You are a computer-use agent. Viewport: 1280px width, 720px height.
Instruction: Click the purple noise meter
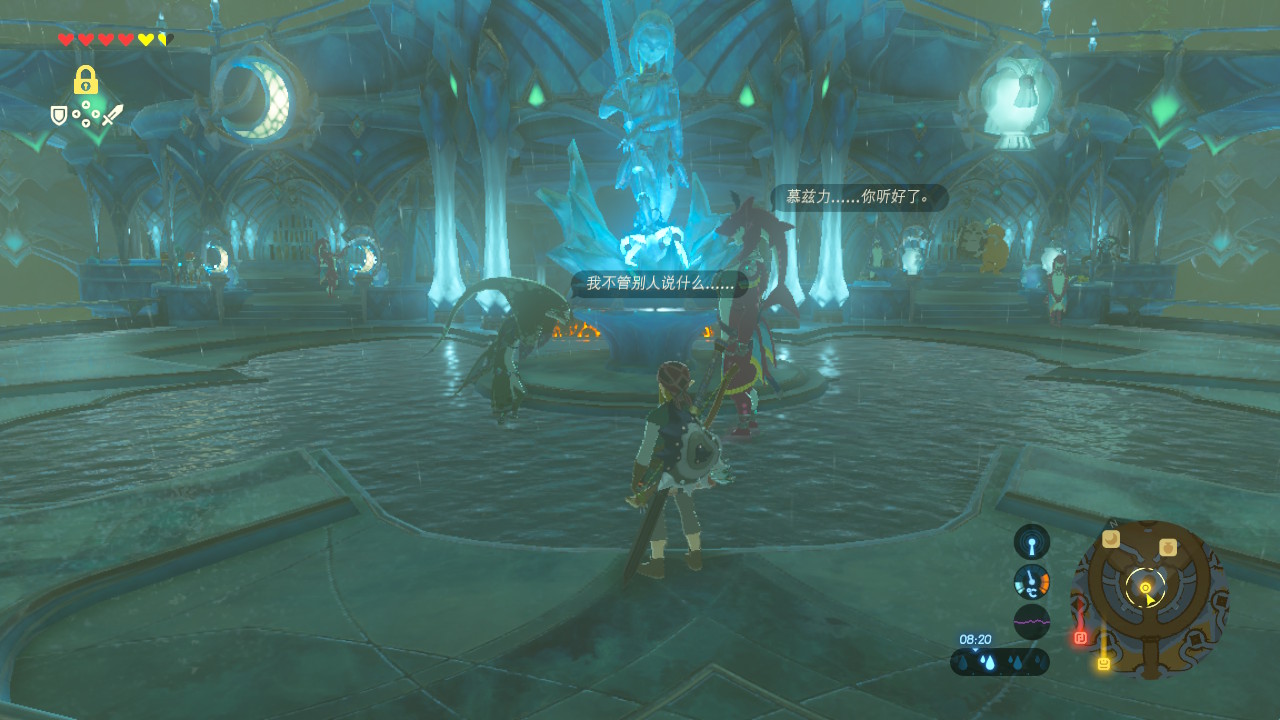click(x=1031, y=621)
